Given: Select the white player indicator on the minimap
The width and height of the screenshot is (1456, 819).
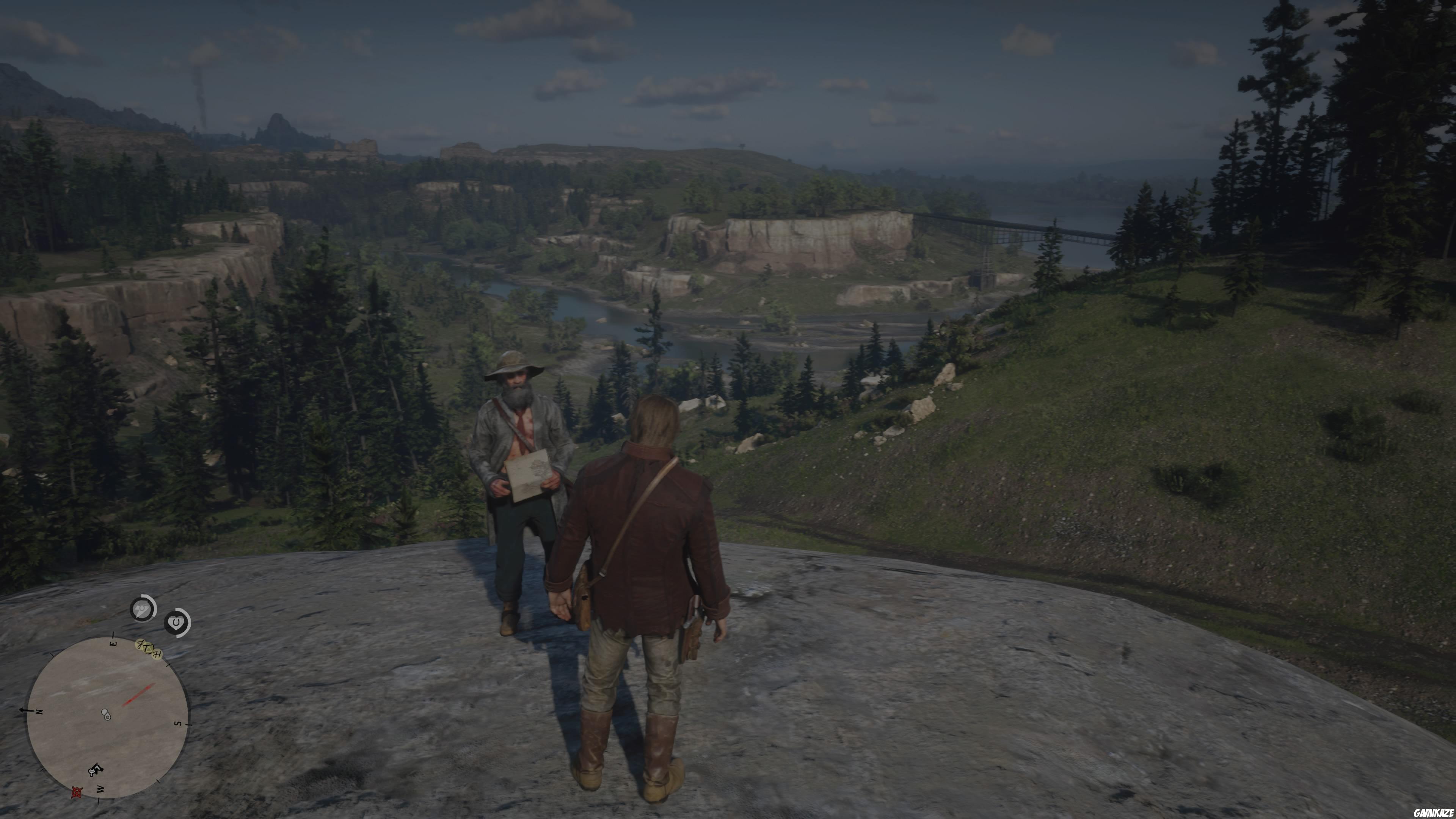Looking at the screenshot, I should (106, 714).
